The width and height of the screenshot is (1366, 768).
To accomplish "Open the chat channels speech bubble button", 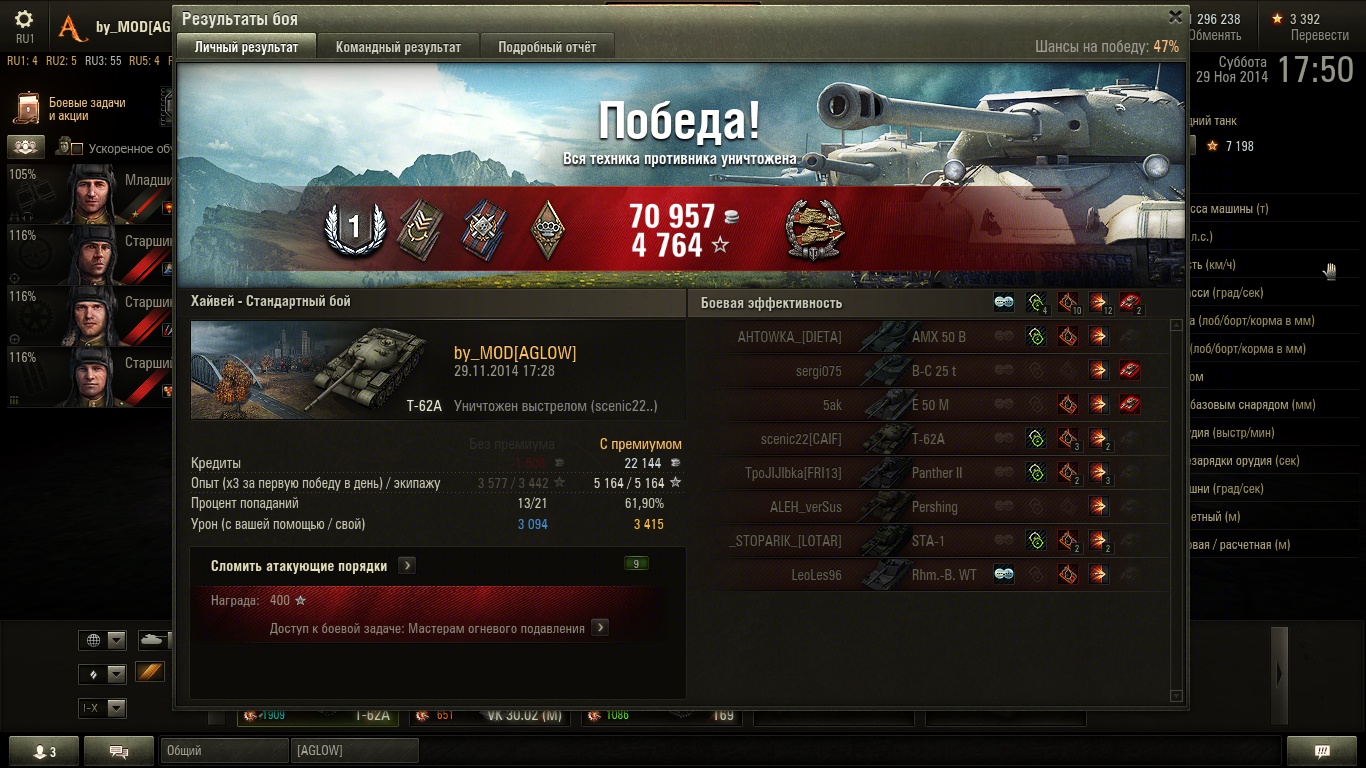I will (118, 751).
